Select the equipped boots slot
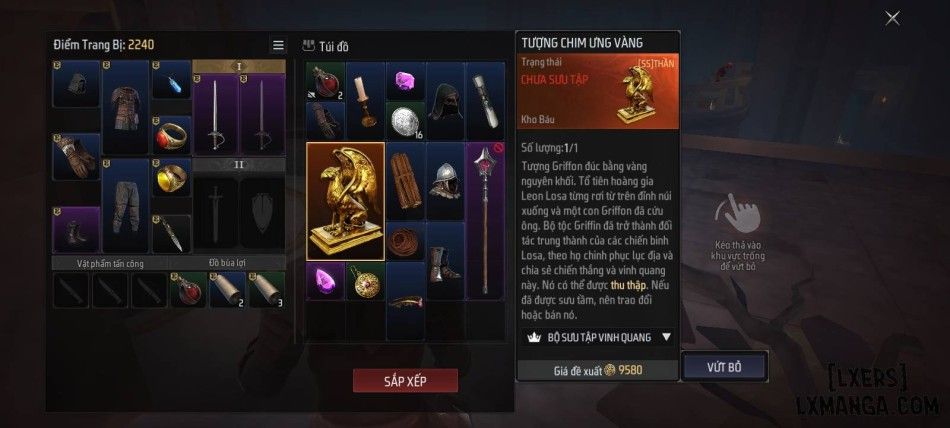950x428 pixels. click(76, 229)
